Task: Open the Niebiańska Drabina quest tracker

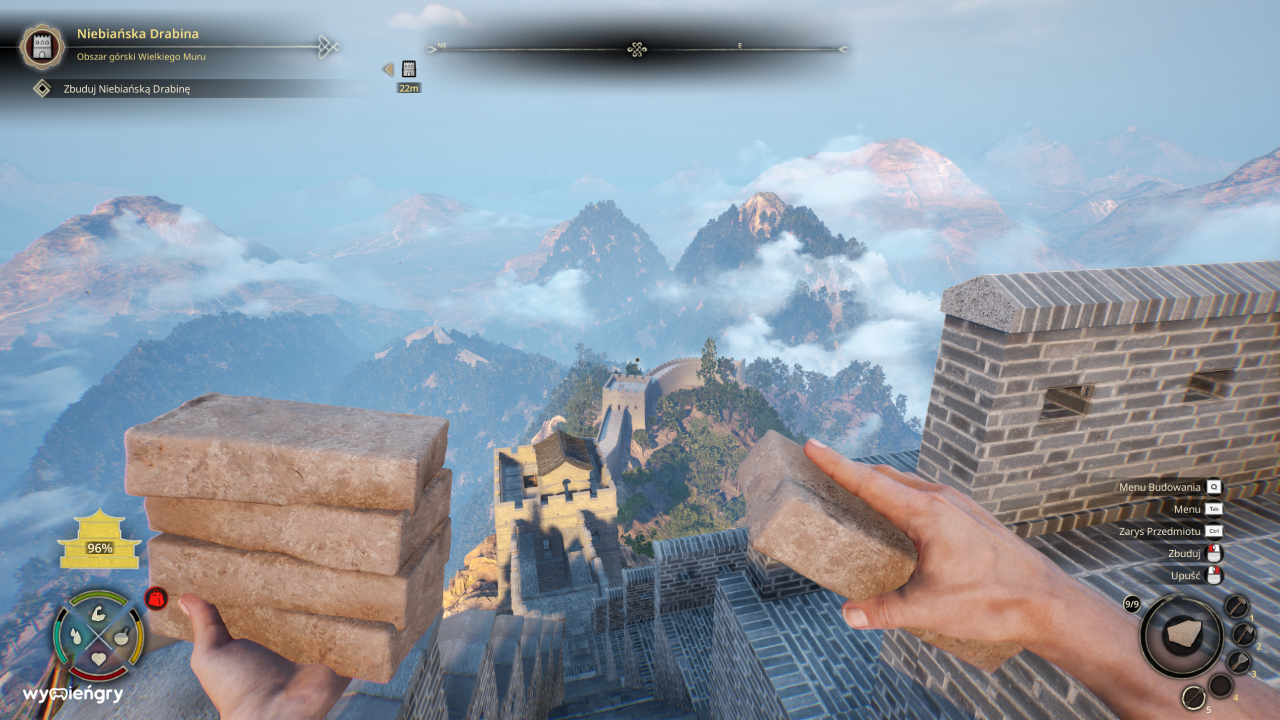Action: [x=138, y=34]
